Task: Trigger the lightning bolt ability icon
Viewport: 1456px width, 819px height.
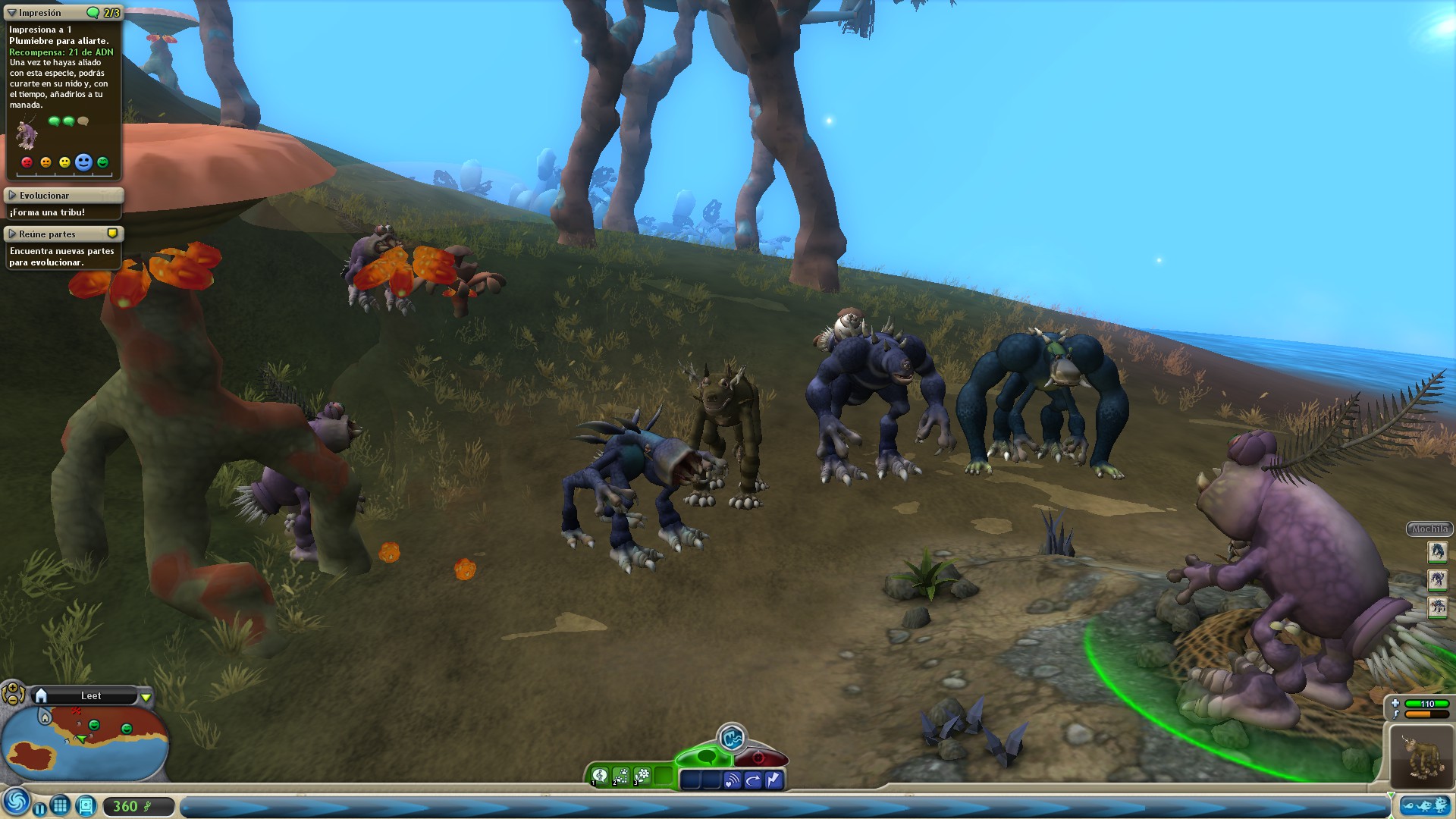Action: pos(773,778)
